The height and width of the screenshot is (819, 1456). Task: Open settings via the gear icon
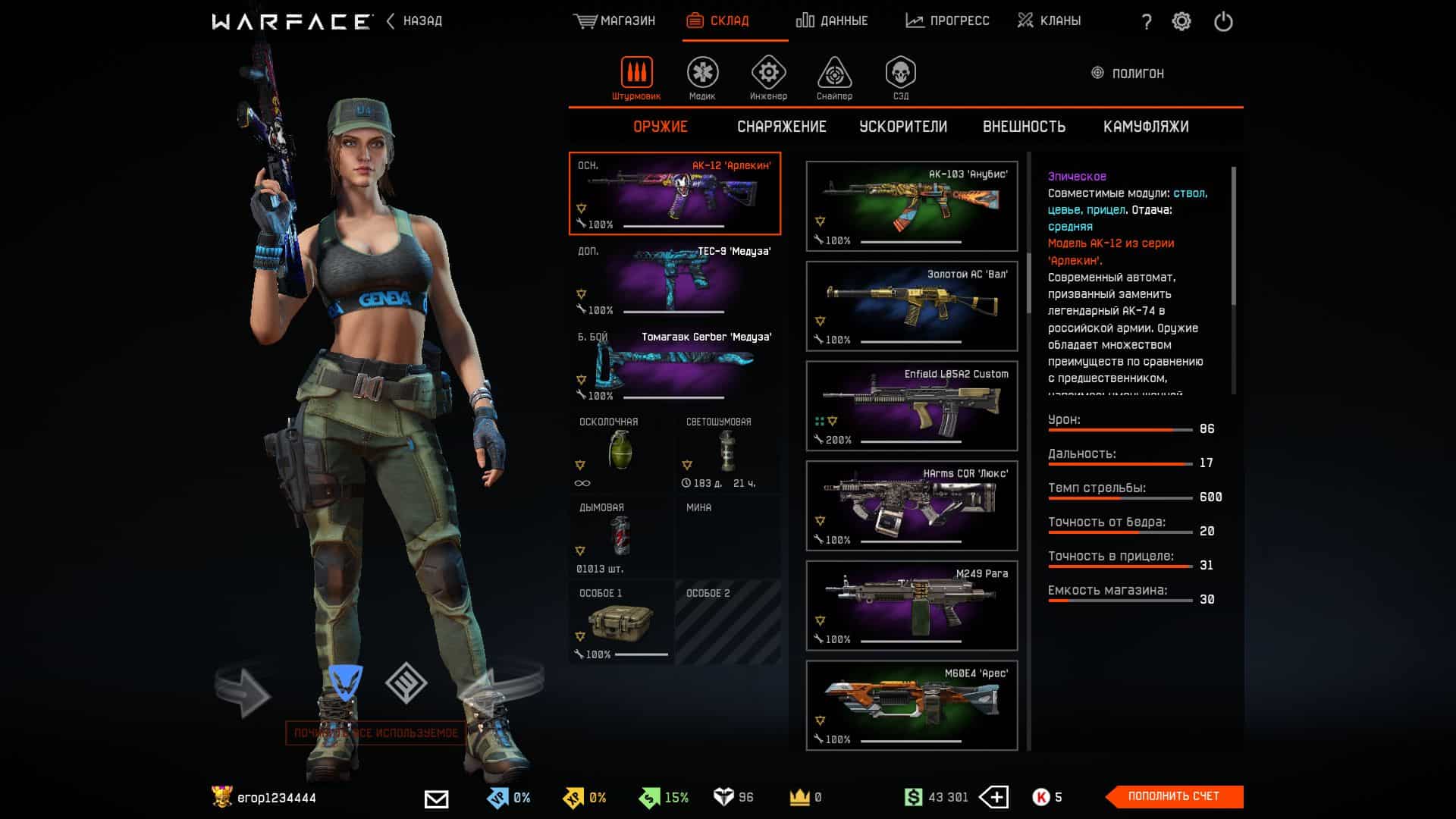(x=1181, y=22)
